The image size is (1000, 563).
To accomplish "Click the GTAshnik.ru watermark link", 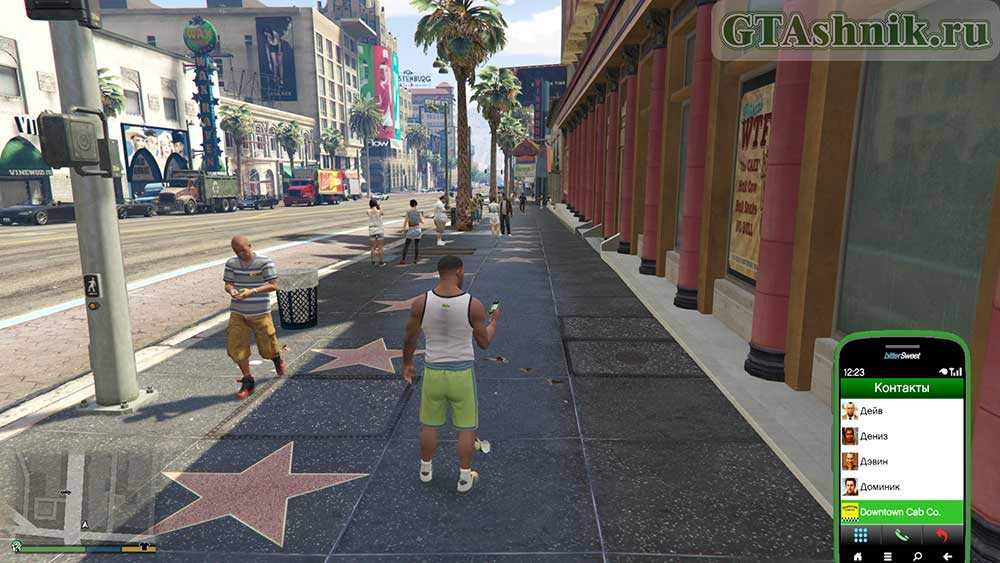I will tap(854, 31).
